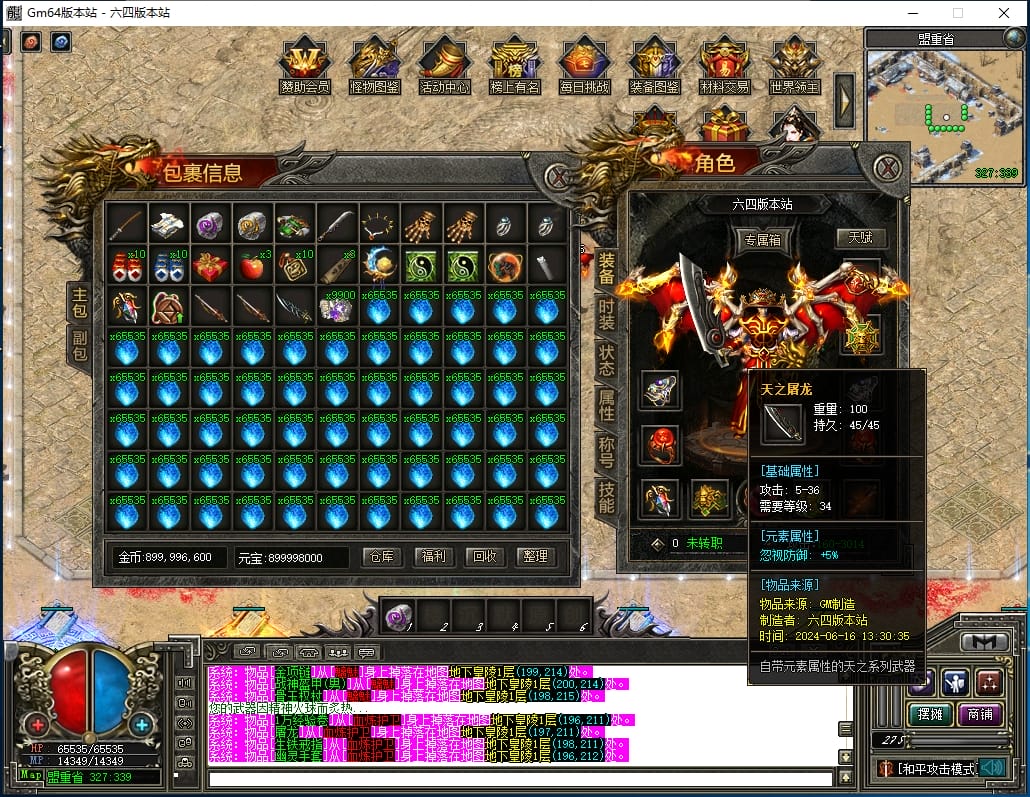Open the 摆摊 stall button
1030x797 pixels.
tap(929, 714)
